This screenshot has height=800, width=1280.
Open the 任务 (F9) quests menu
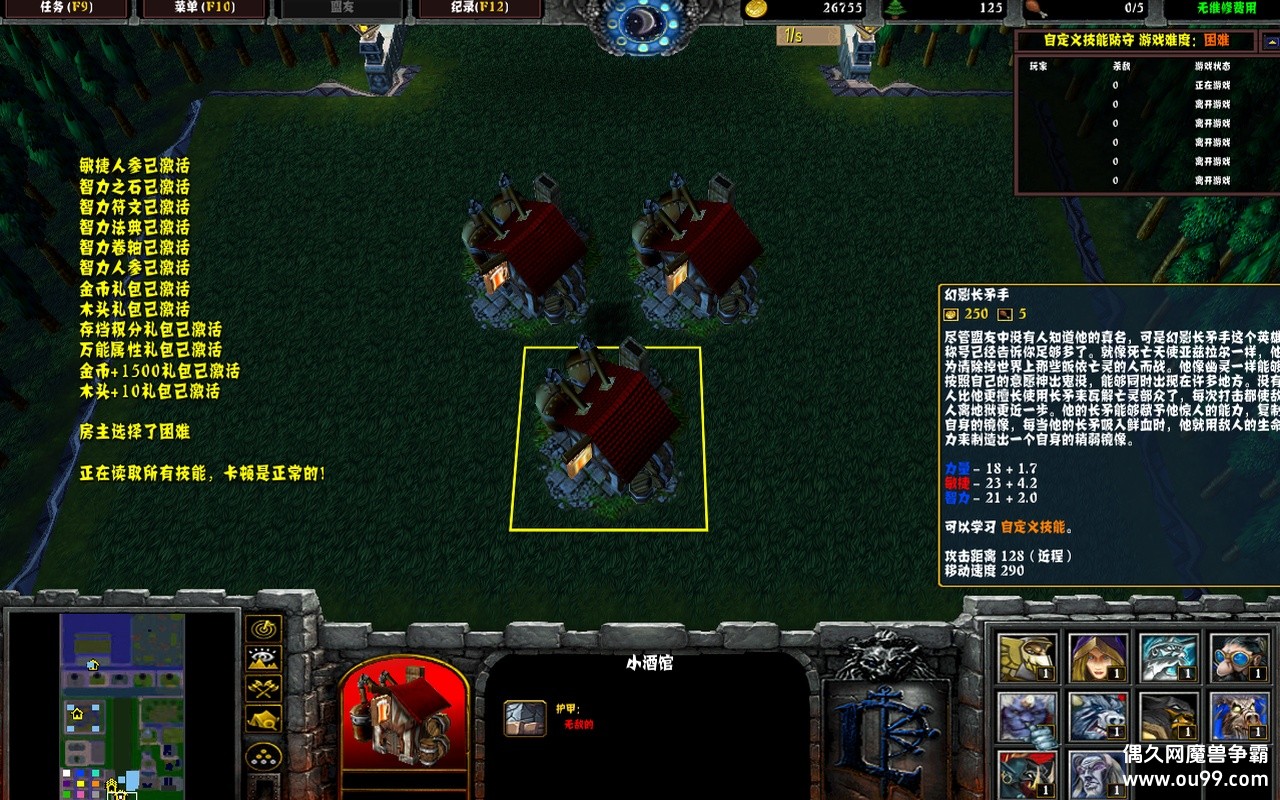click(65, 9)
